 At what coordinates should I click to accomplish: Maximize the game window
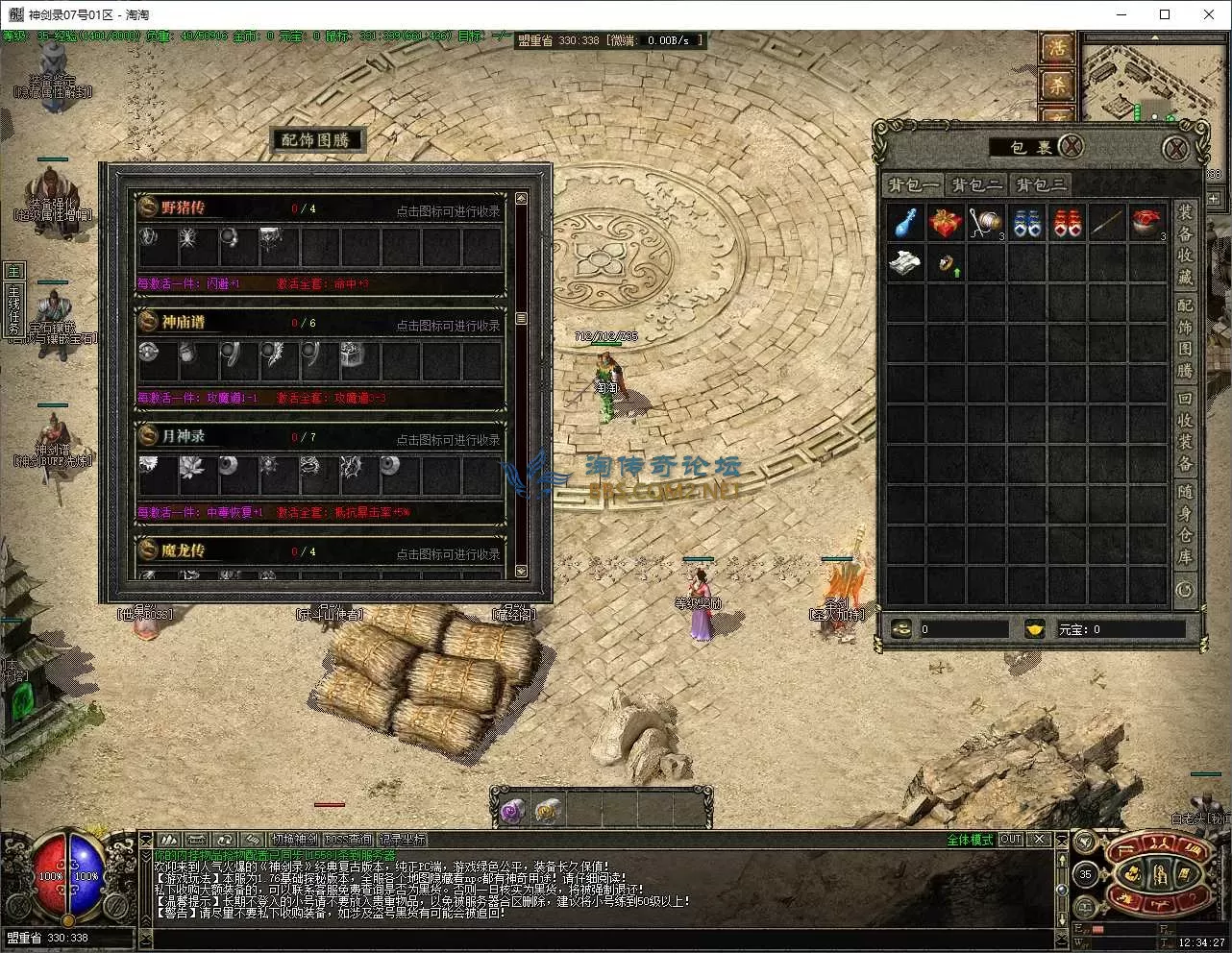(x=1165, y=14)
